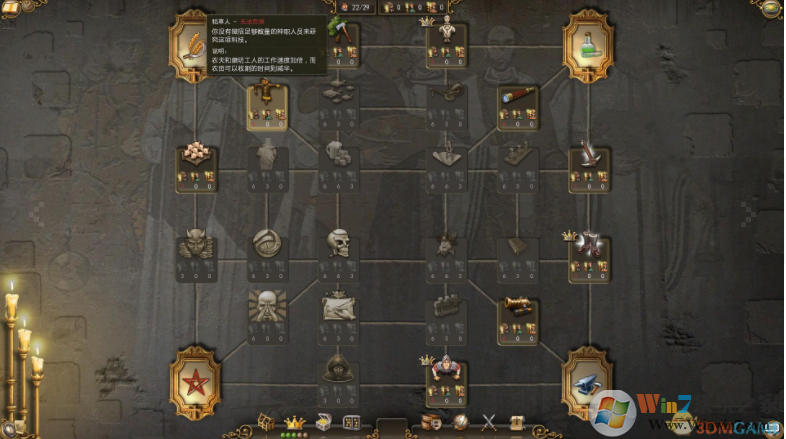The width and height of the screenshot is (786, 439).
Task: Choose the crowned marble bust technology
Action: coord(445,32)
